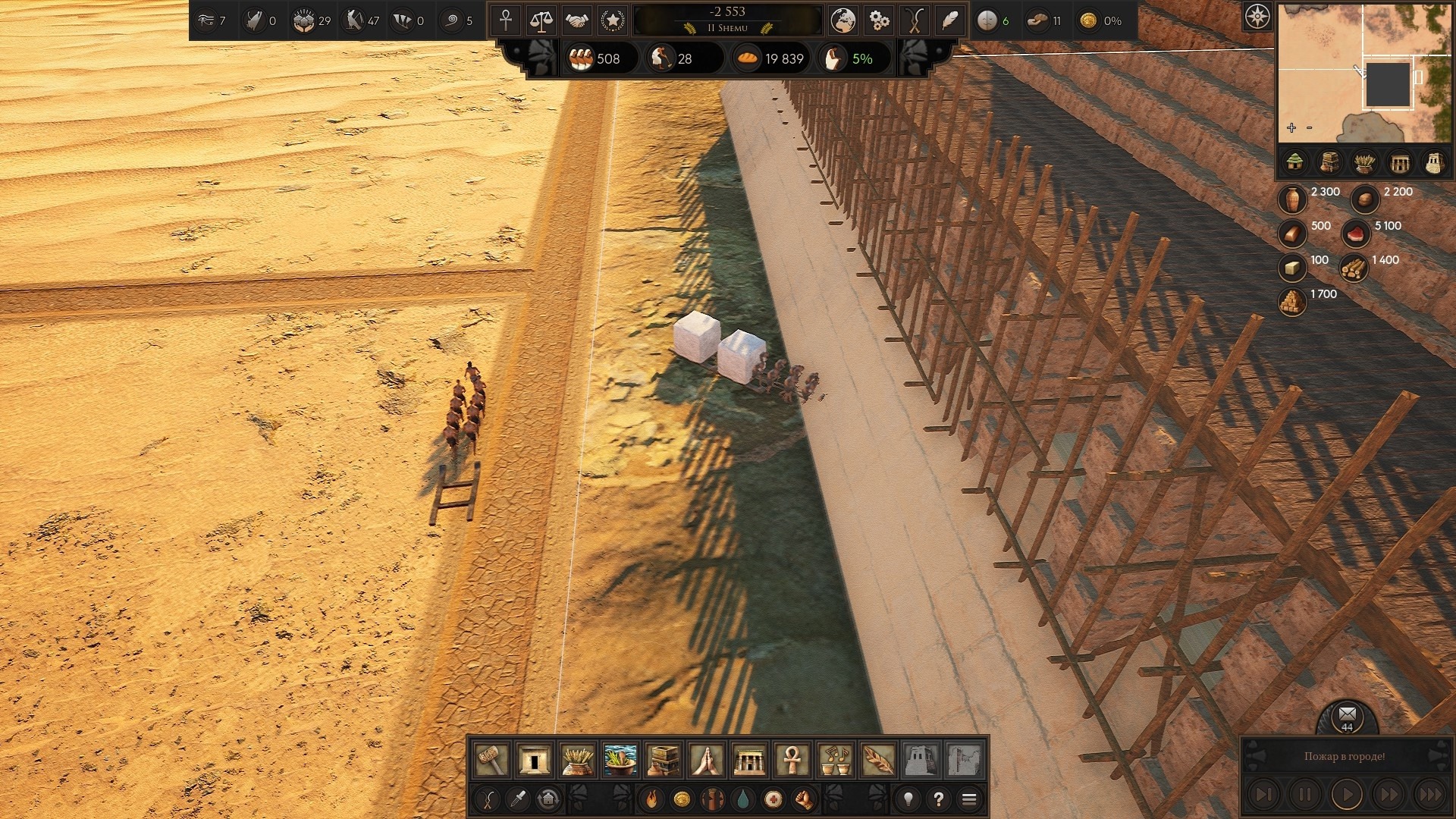Open the scales trade panel
The height and width of the screenshot is (819, 1456).
pos(541,20)
